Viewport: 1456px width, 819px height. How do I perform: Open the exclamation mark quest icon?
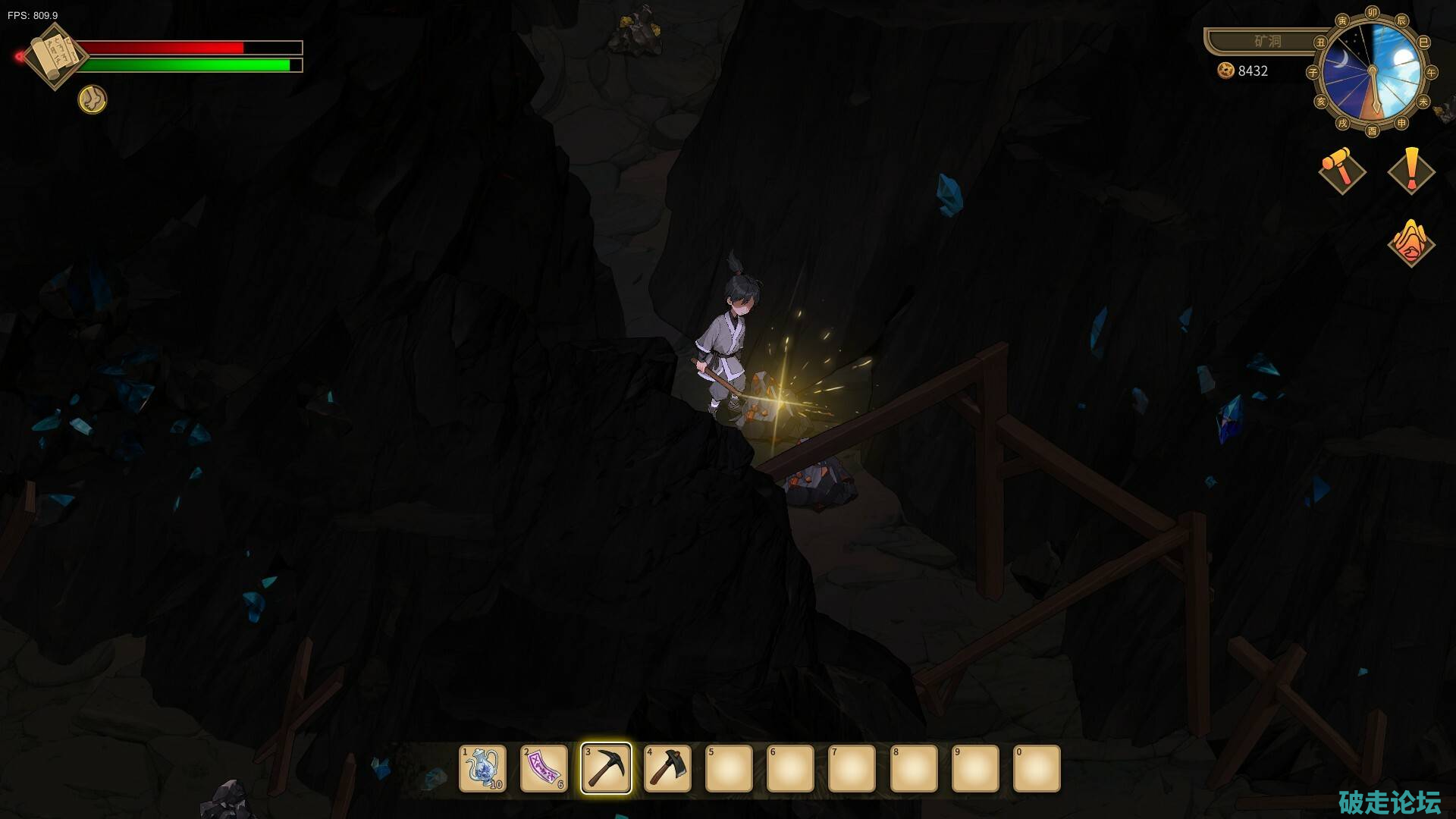click(1411, 170)
